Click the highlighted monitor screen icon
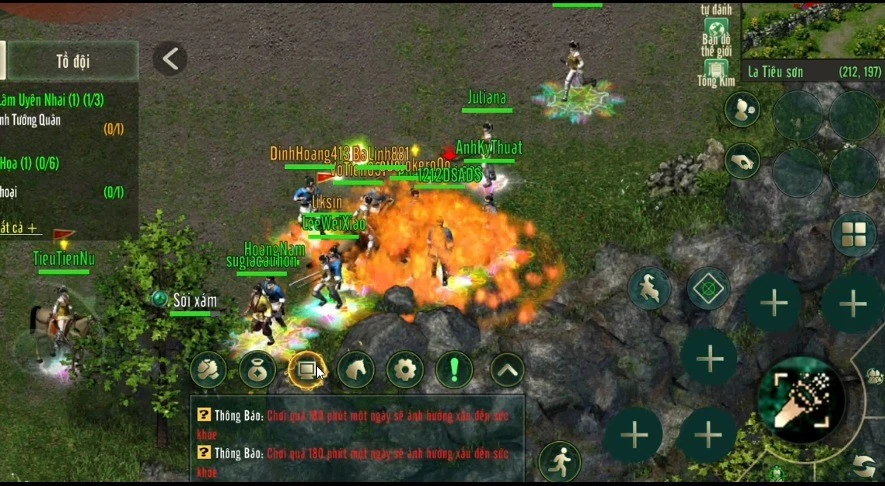 click(x=306, y=370)
